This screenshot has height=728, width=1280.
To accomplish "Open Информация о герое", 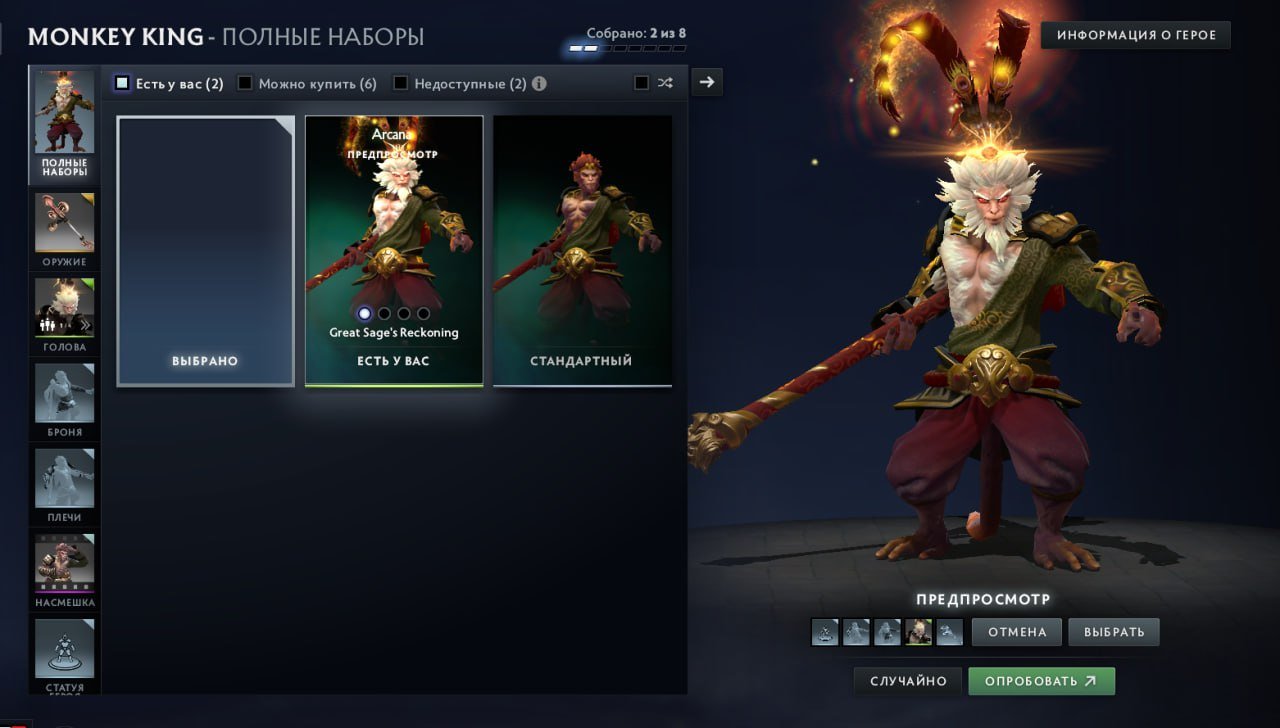I will [x=1135, y=34].
